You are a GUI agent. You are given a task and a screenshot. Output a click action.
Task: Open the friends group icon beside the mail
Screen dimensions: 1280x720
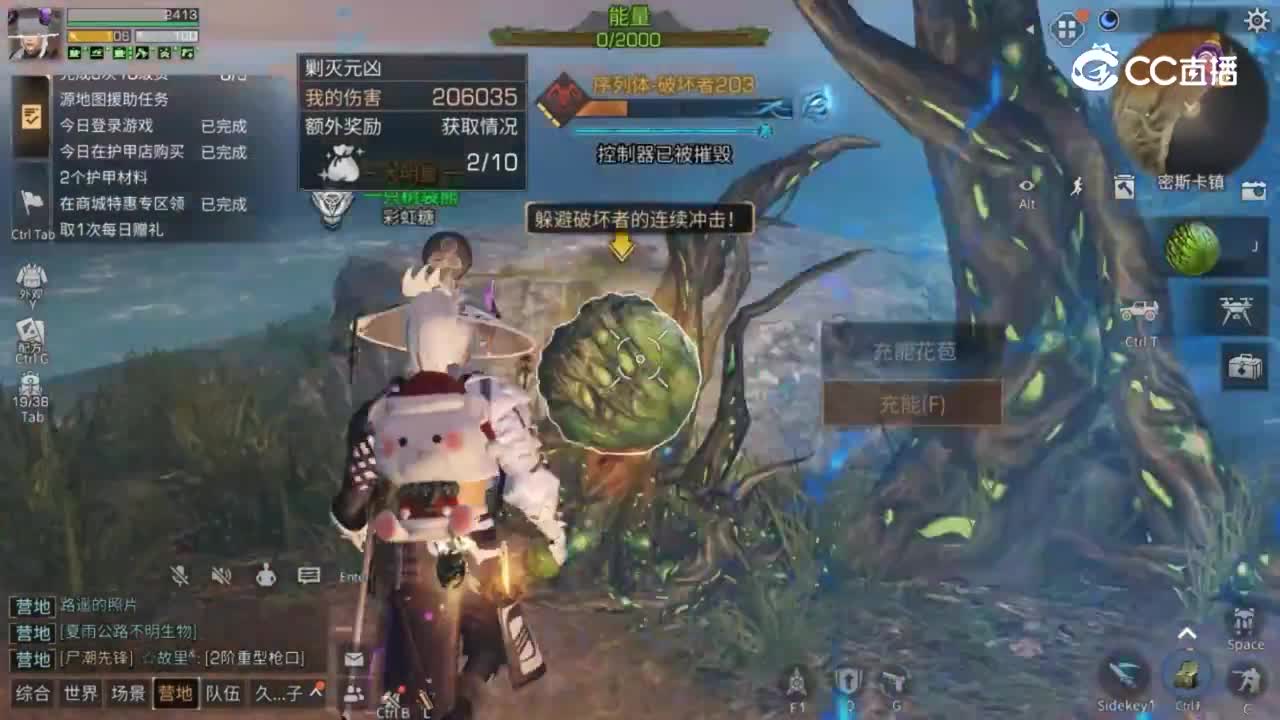pos(352,691)
